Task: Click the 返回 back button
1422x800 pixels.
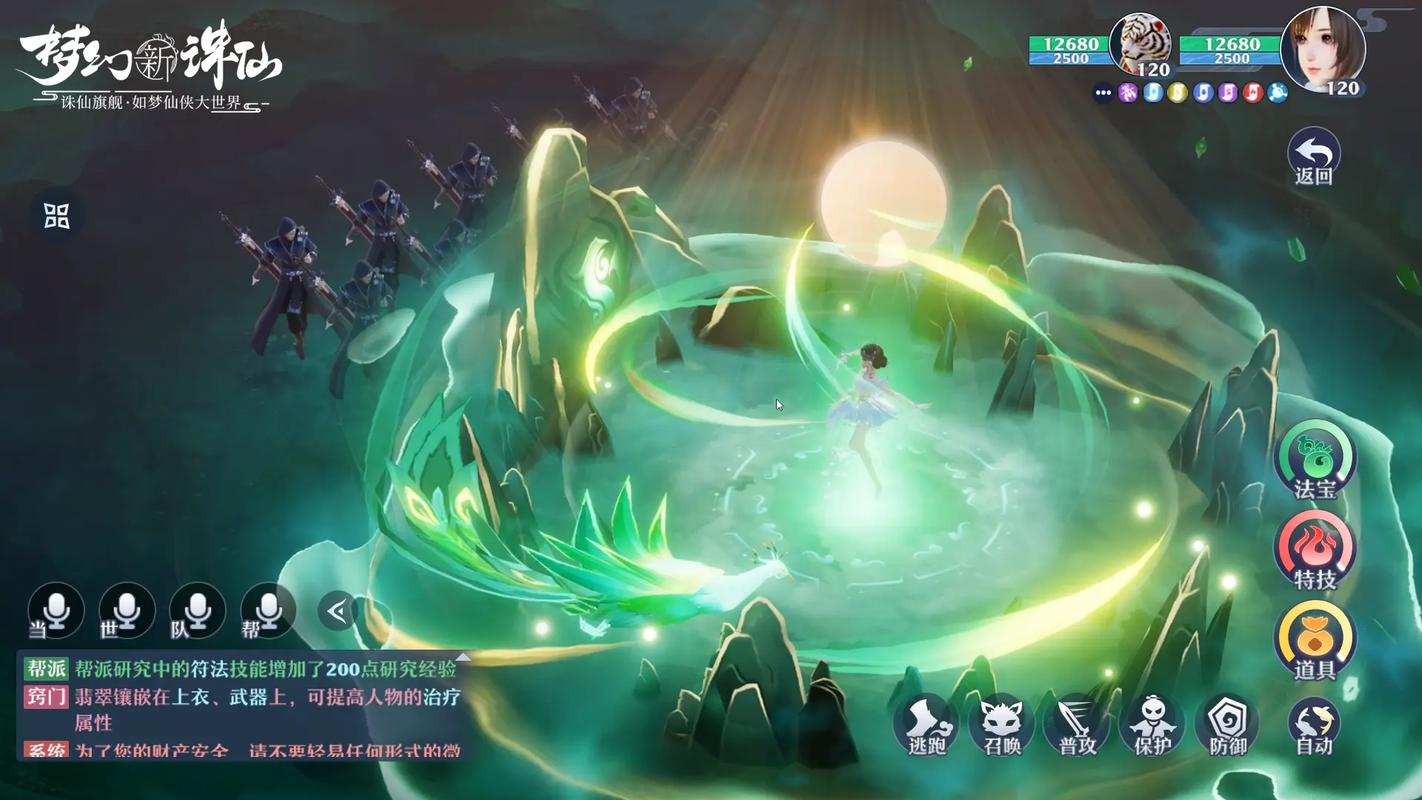Action: (x=1313, y=155)
